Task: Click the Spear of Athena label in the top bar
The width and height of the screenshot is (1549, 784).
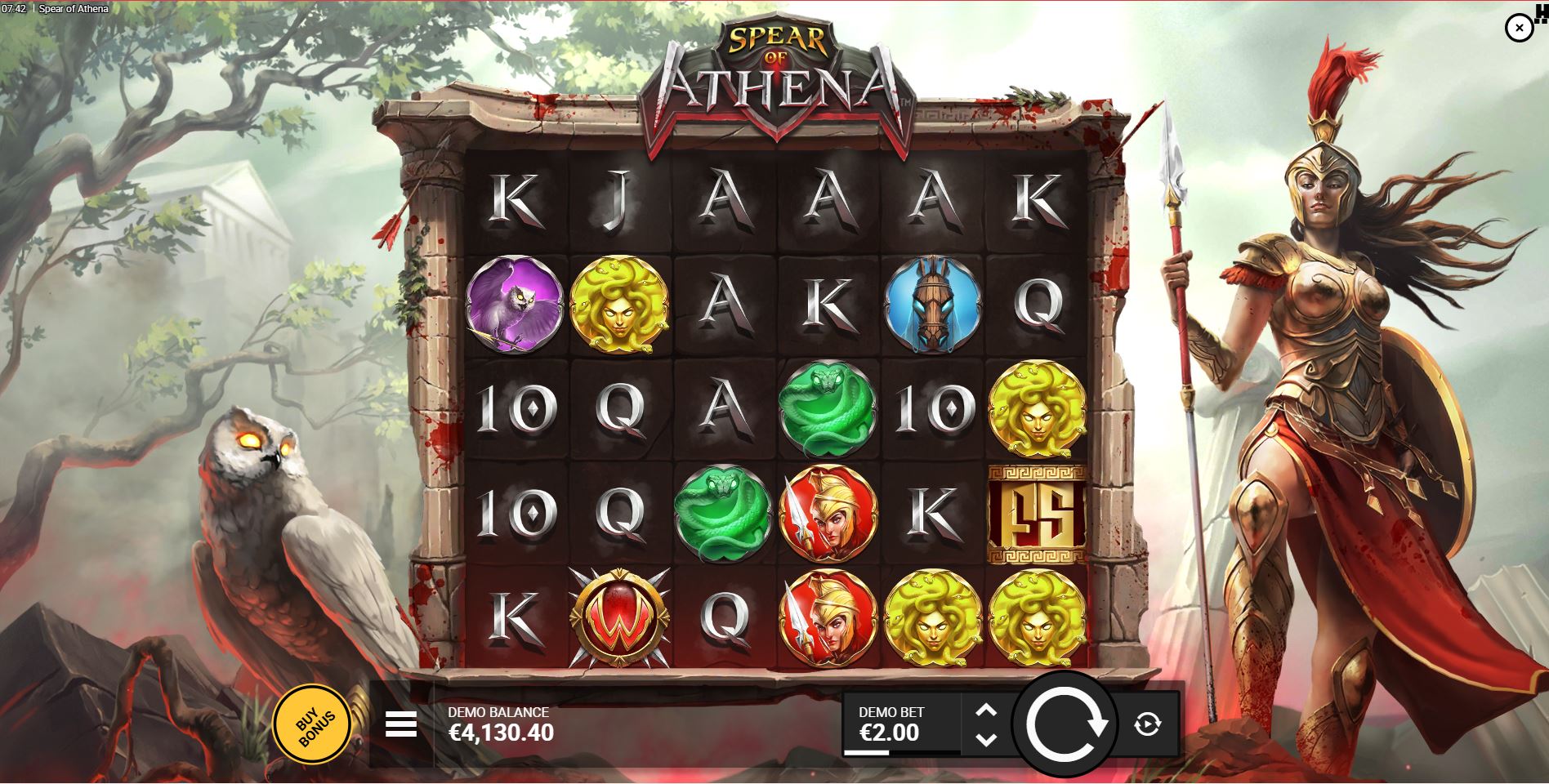Action: pyautogui.click(x=72, y=8)
